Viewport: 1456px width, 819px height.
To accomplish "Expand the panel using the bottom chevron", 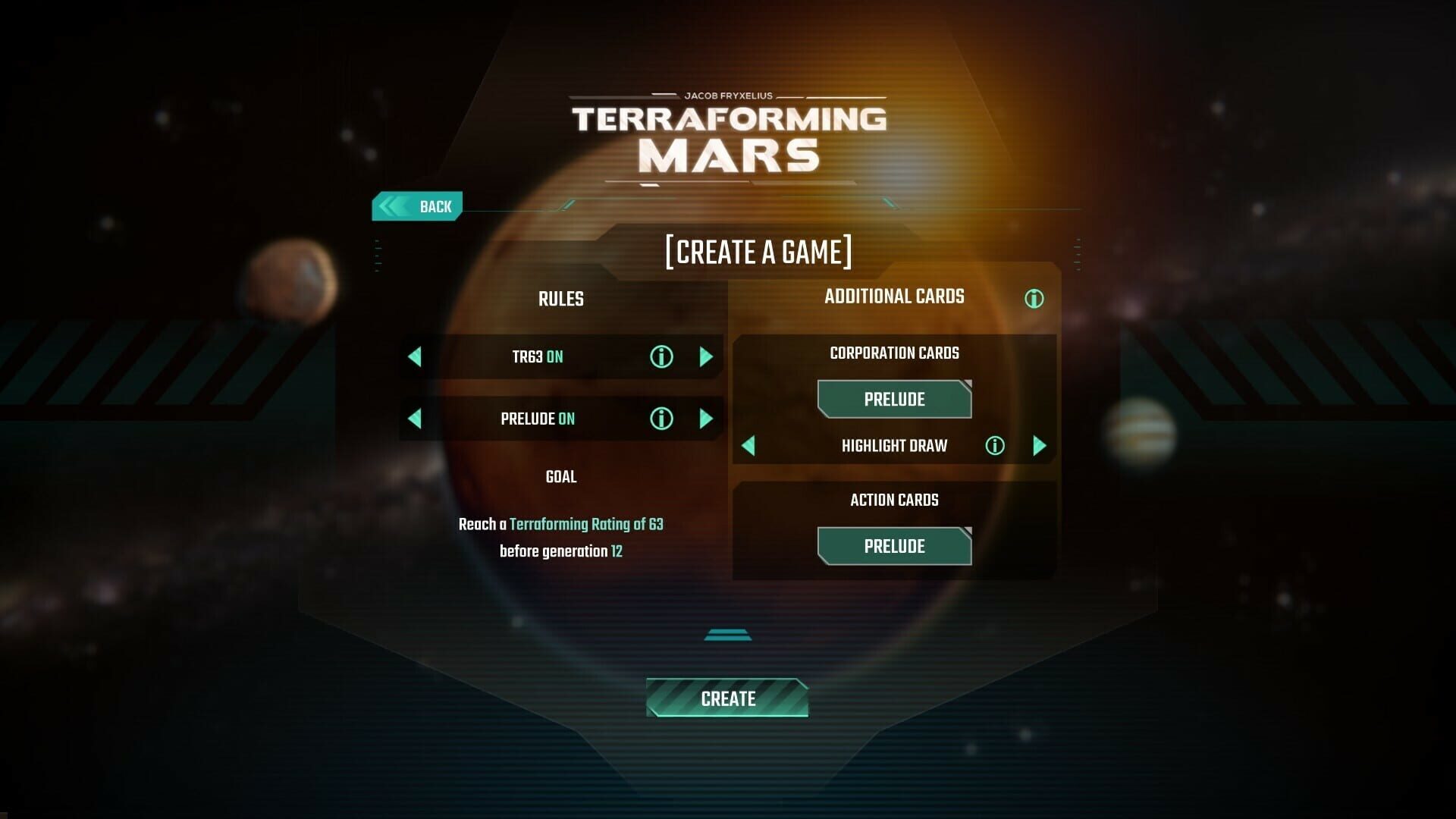I will (x=727, y=633).
